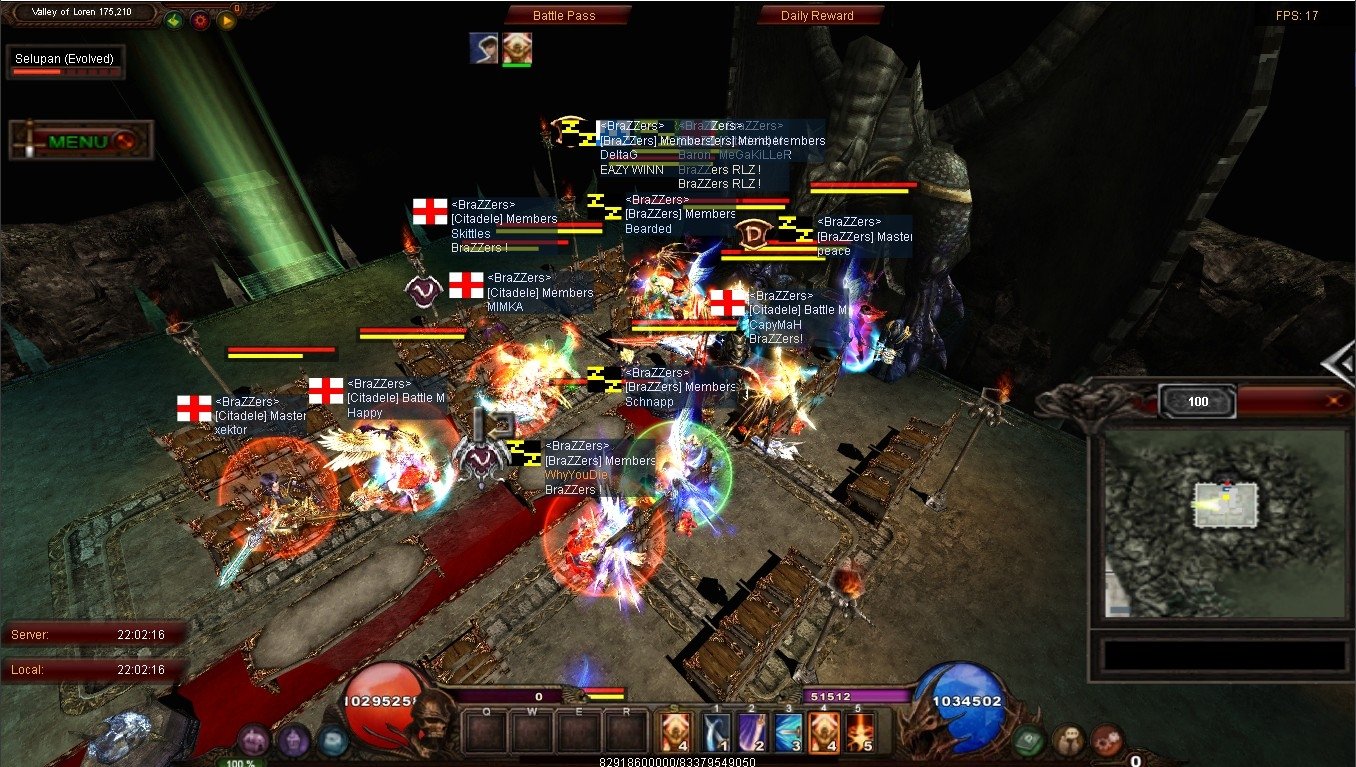The width and height of the screenshot is (1356, 767).
Task: Use the purple skill in slot 2
Action: [x=752, y=732]
